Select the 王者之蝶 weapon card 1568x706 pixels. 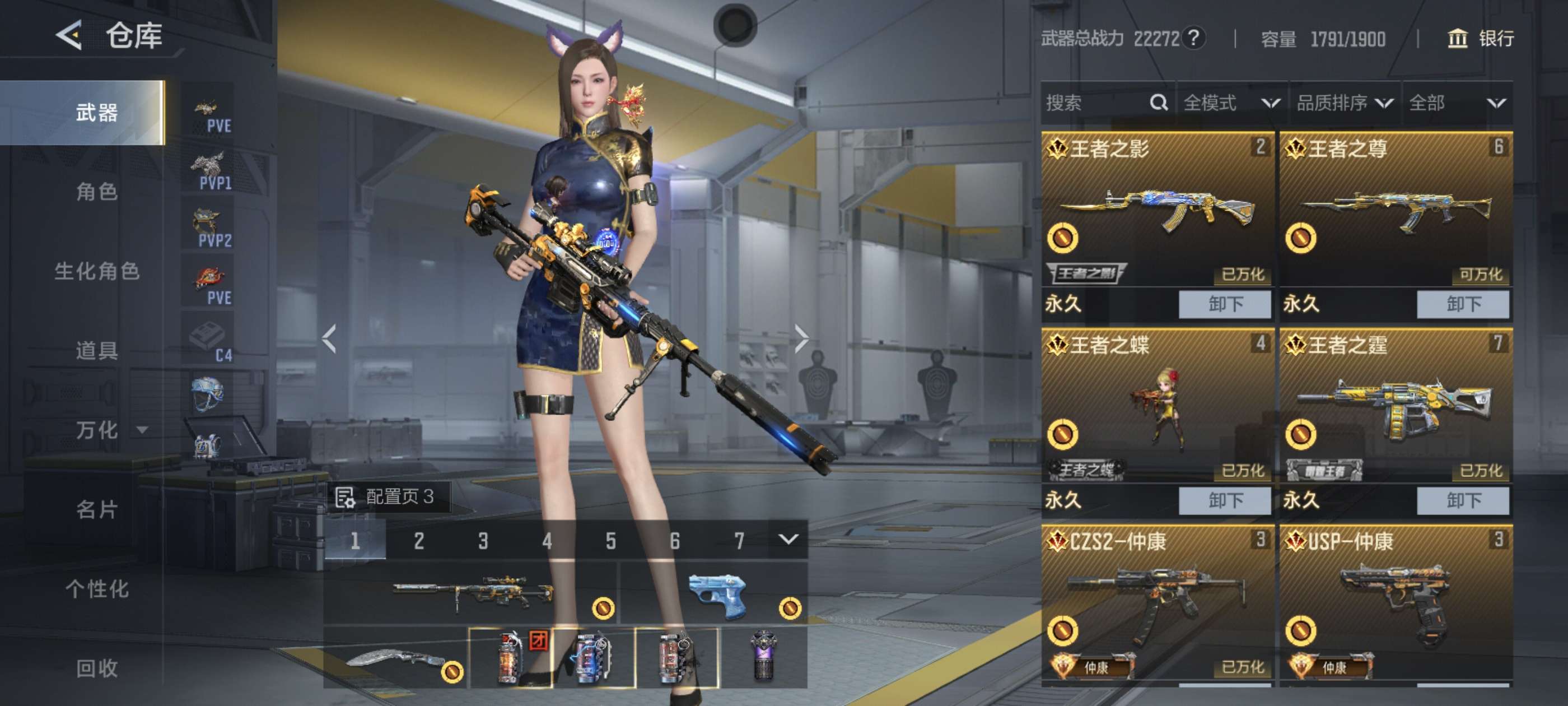coord(1156,405)
